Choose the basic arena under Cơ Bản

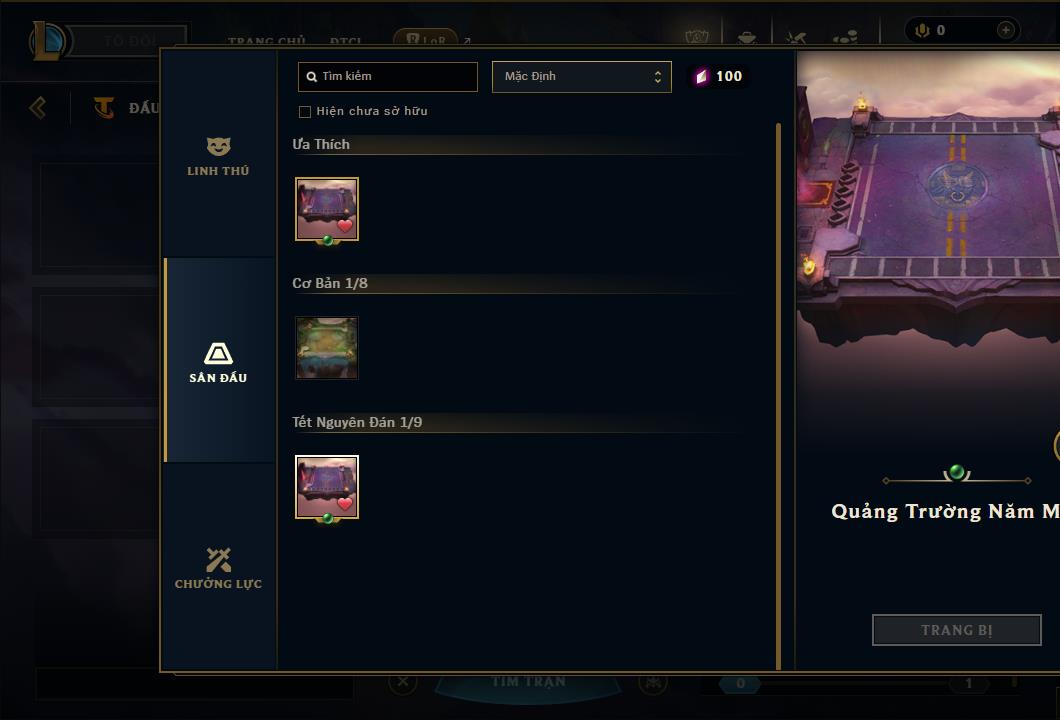point(327,348)
